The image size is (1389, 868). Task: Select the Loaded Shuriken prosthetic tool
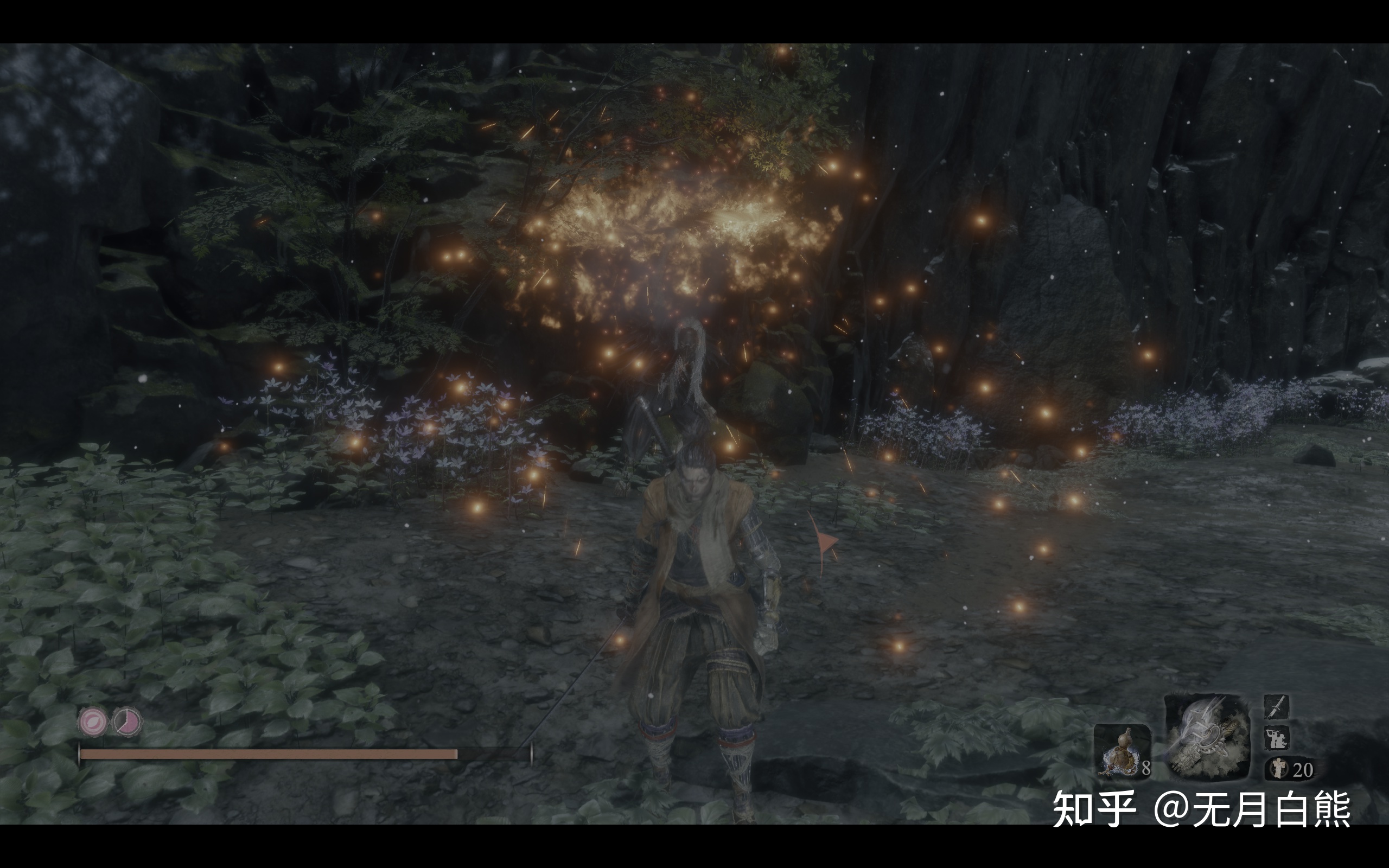(x=1207, y=737)
